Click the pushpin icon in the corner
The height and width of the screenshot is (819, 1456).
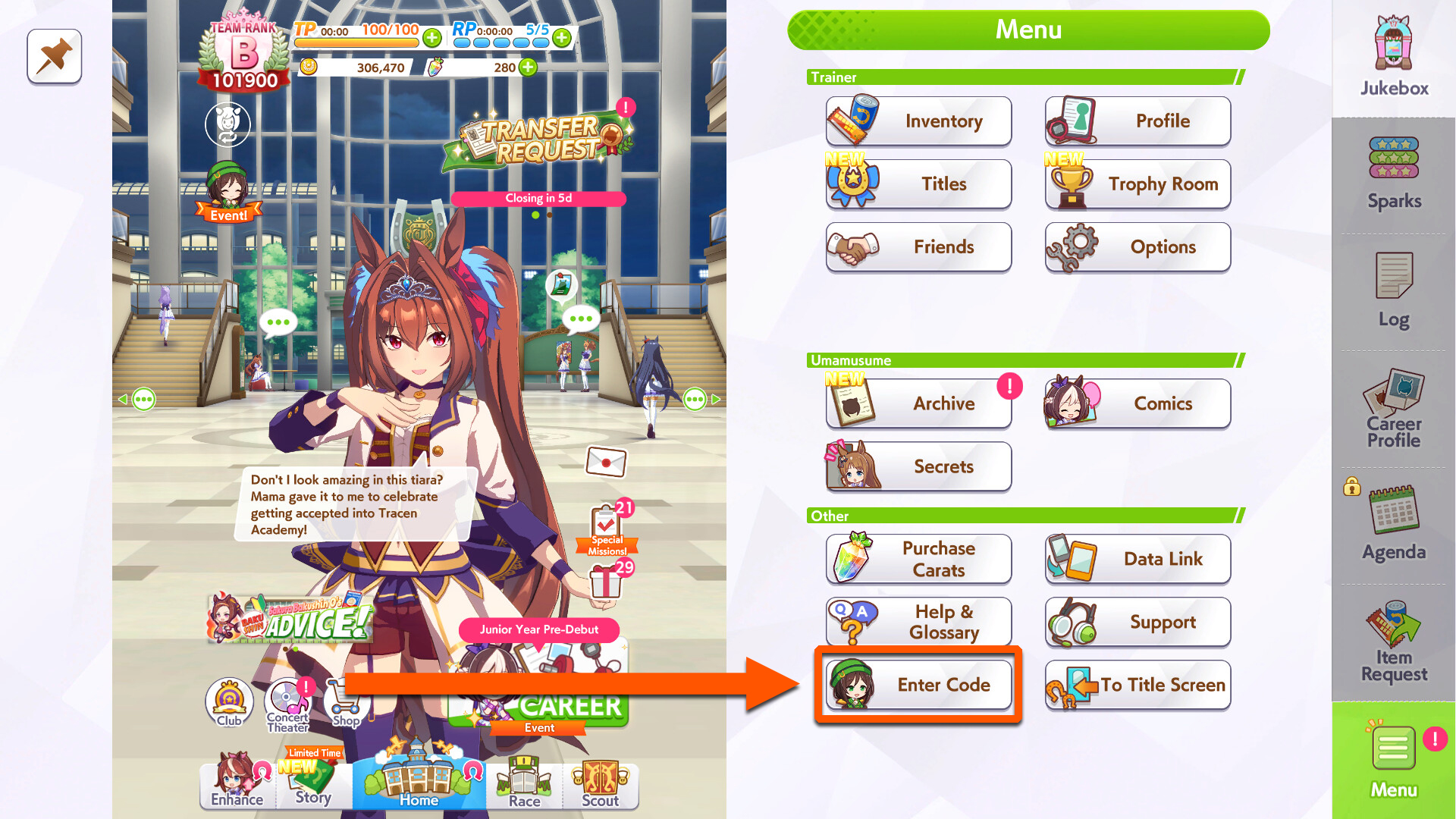click(54, 56)
